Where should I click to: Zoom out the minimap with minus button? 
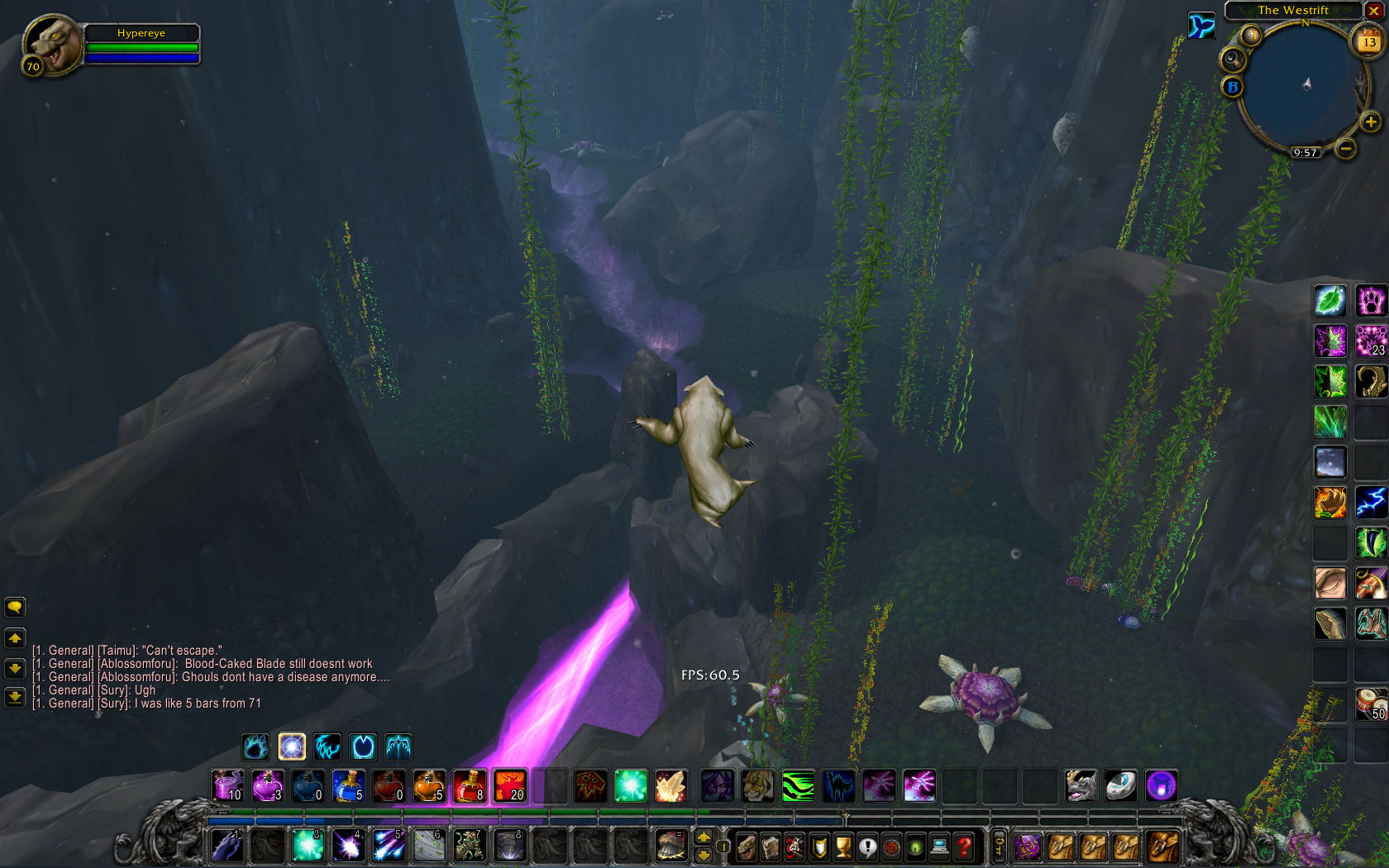pos(1346,149)
